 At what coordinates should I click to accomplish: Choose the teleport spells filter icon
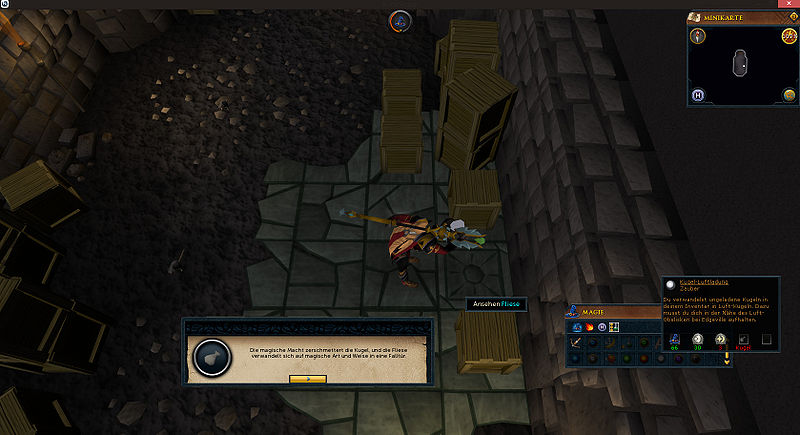[601, 327]
